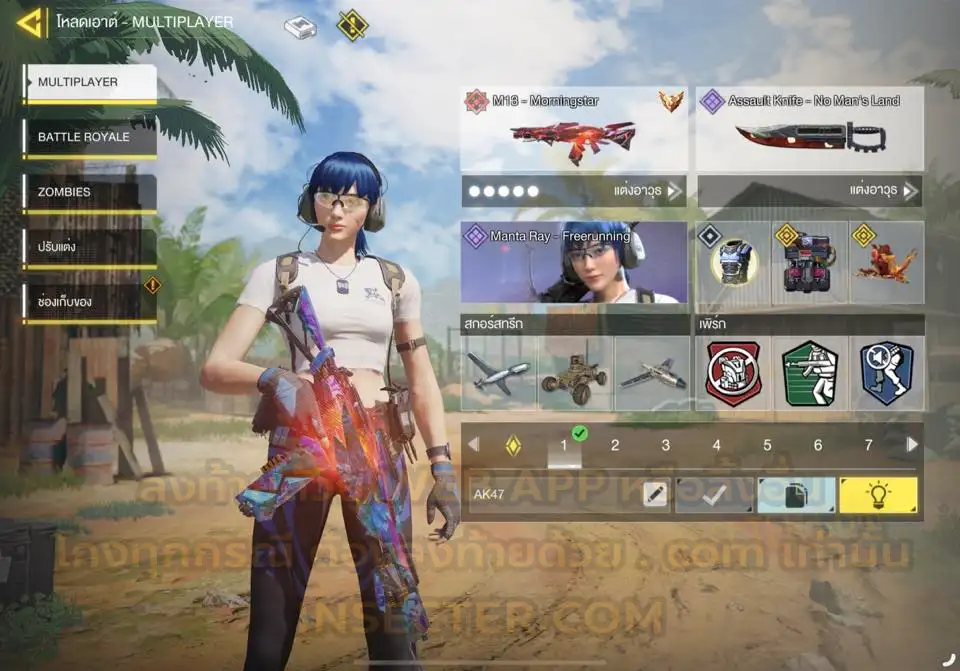Choose the Manta Ray Freerunning operator card
This screenshot has width=960, height=671.
[573, 263]
